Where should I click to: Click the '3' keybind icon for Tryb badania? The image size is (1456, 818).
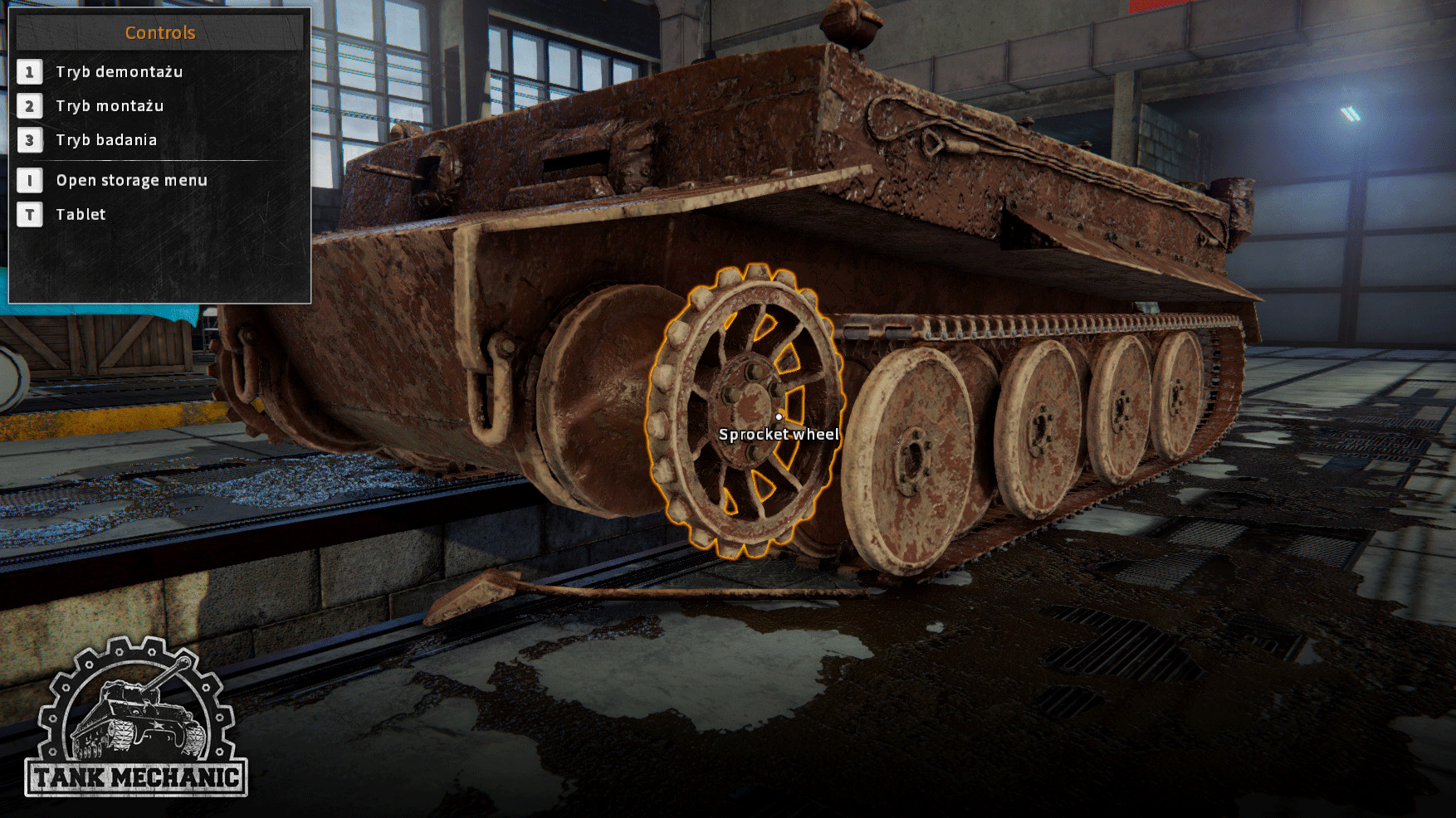[x=31, y=140]
